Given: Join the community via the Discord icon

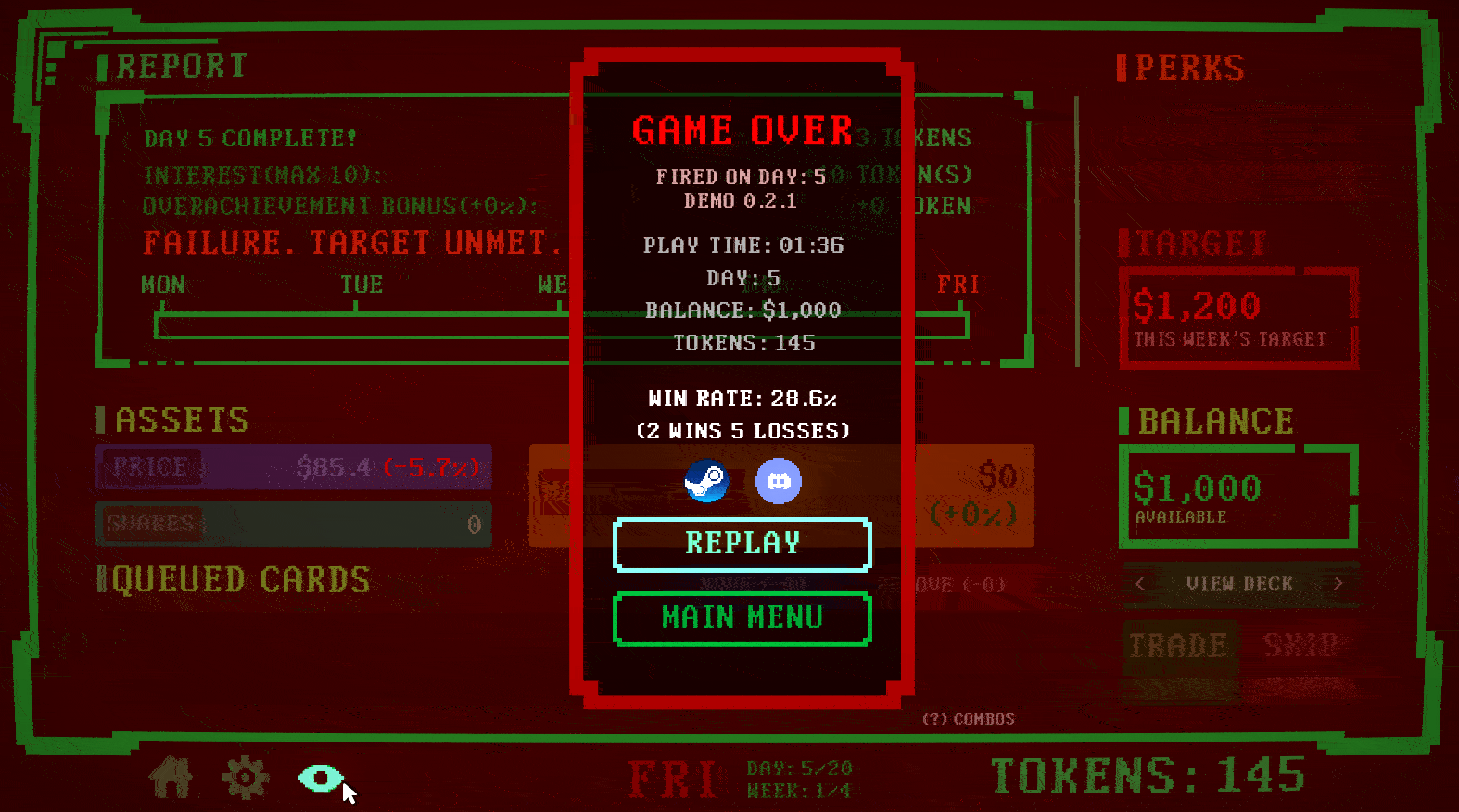Looking at the screenshot, I should 779,480.
